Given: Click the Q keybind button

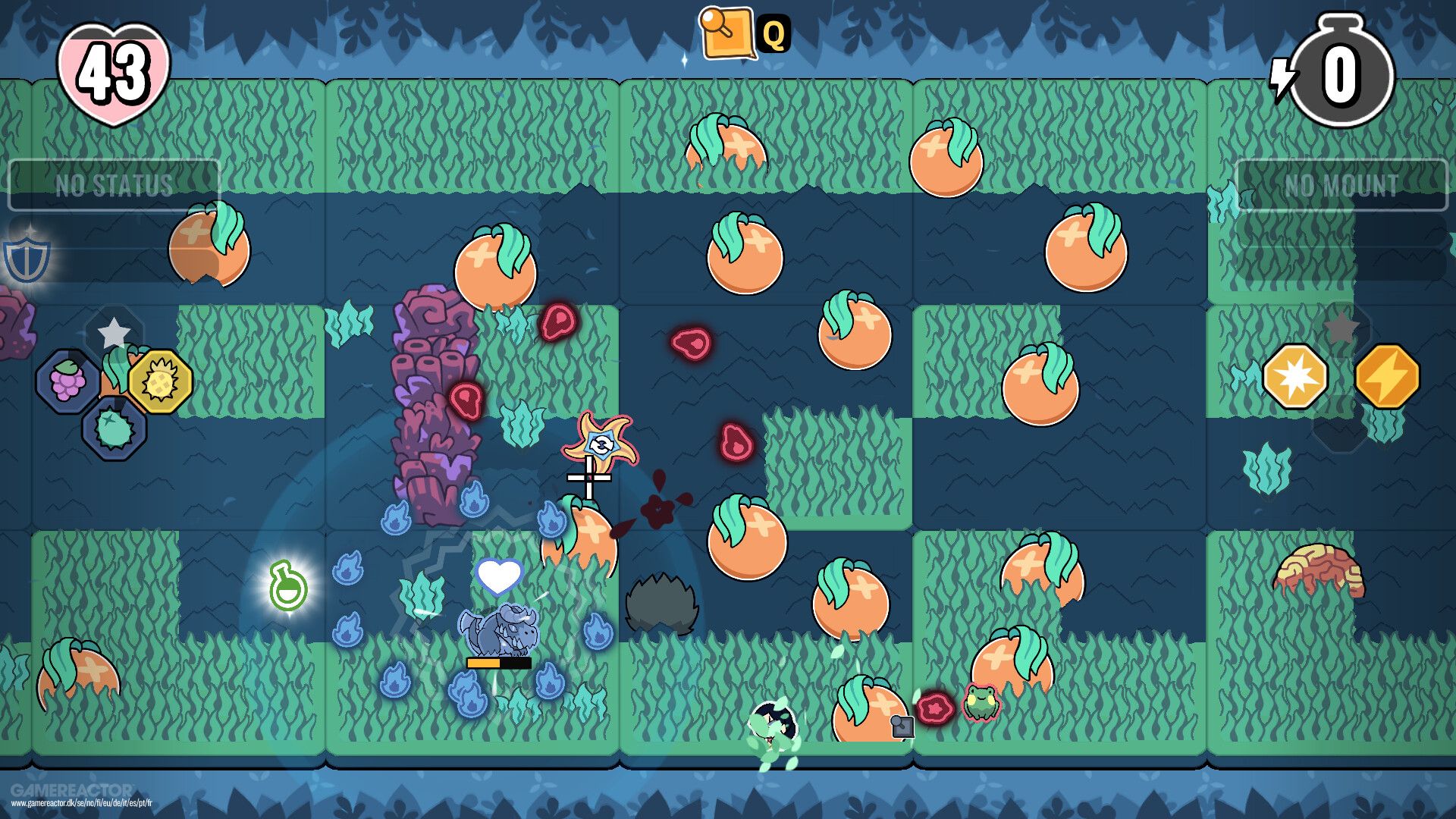Looking at the screenshot, I should (775, 33).
